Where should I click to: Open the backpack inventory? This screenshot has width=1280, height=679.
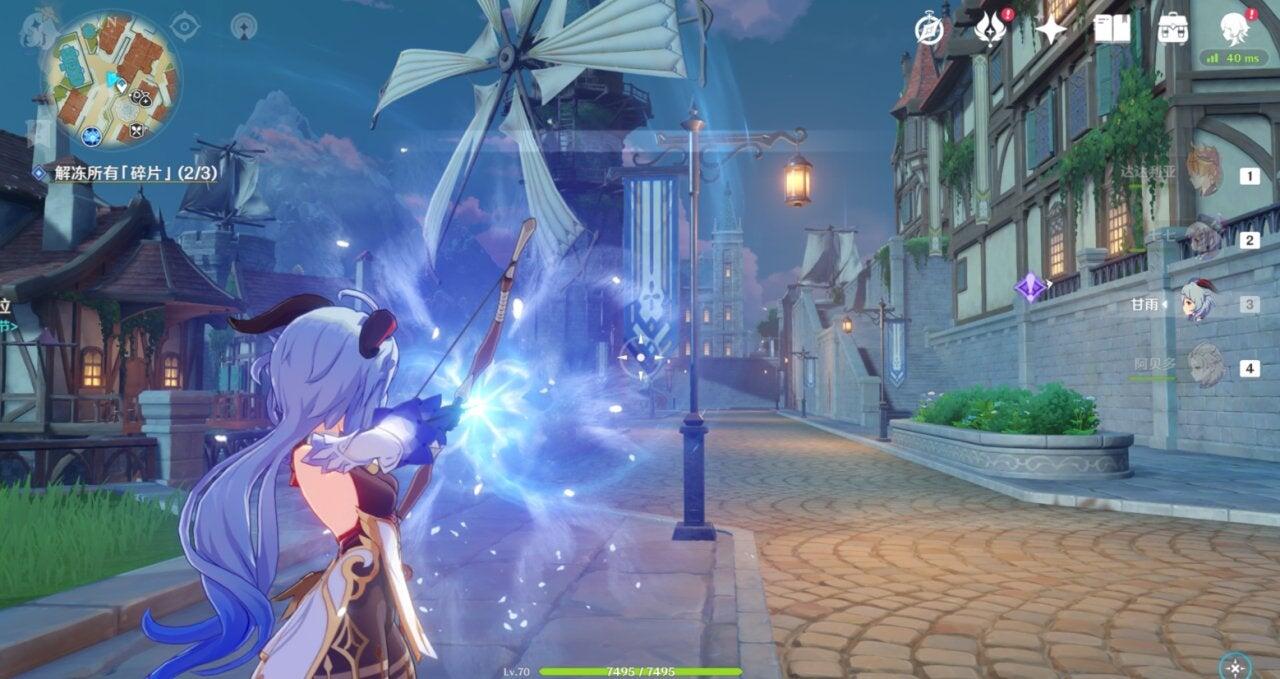pyautogui.click(x=1172, y=30)
